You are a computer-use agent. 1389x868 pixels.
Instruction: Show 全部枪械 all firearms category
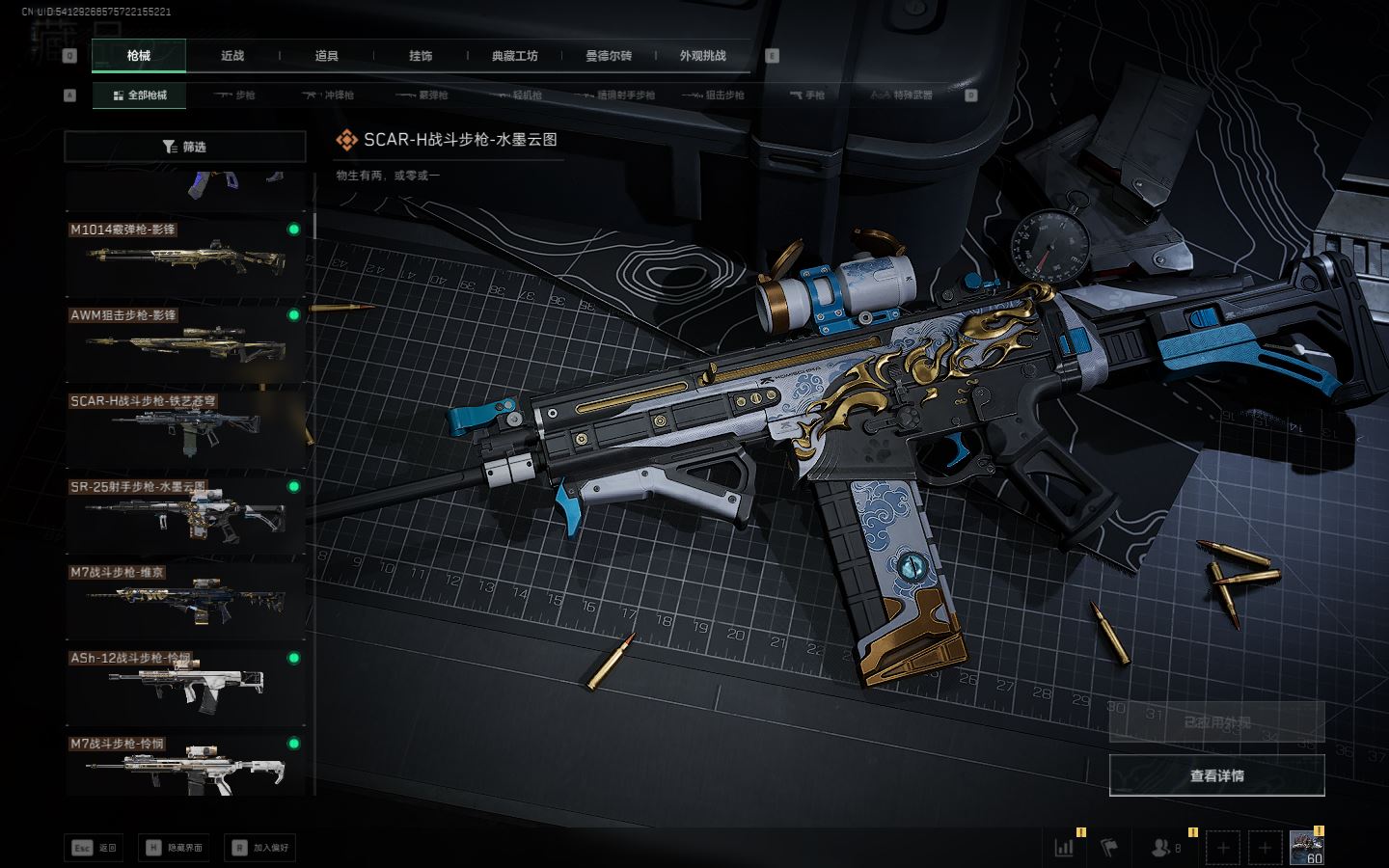pos(140,95)
